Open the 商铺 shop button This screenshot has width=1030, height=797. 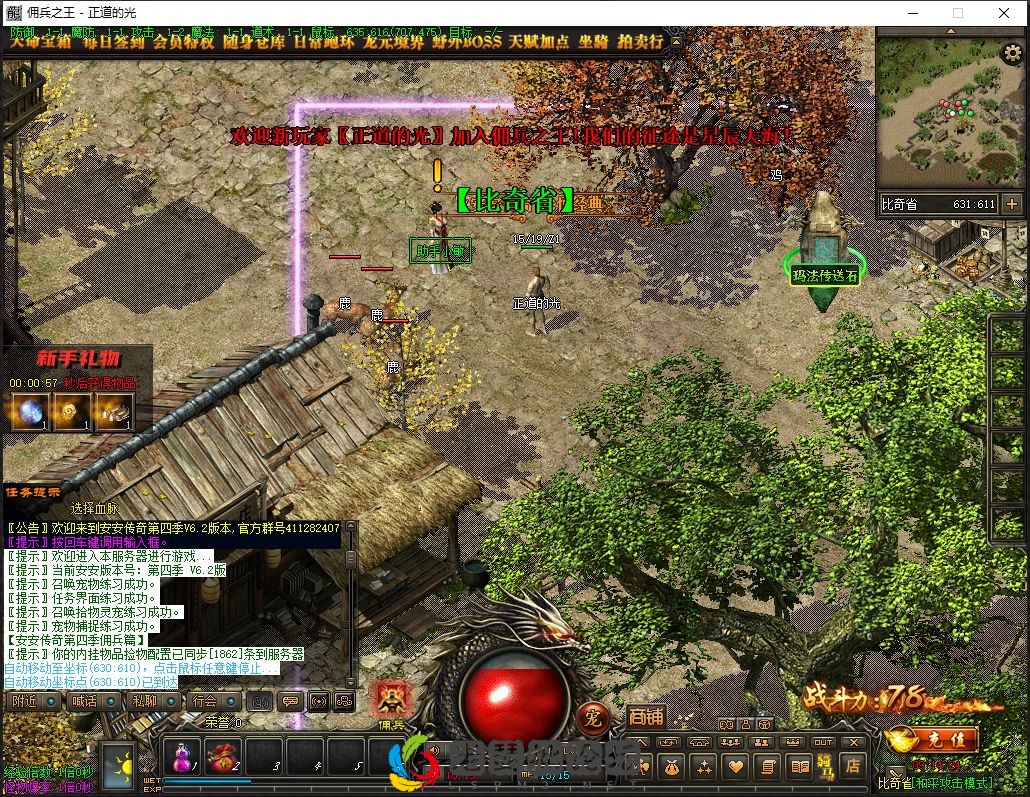tap(647, 716)
